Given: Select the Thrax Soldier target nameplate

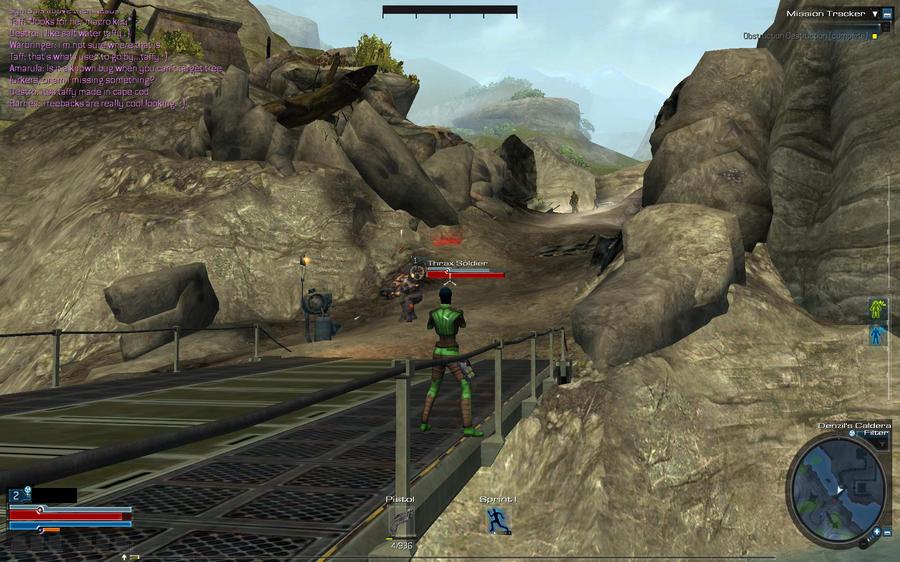Looking at the screenshot, I should (458, 263).
